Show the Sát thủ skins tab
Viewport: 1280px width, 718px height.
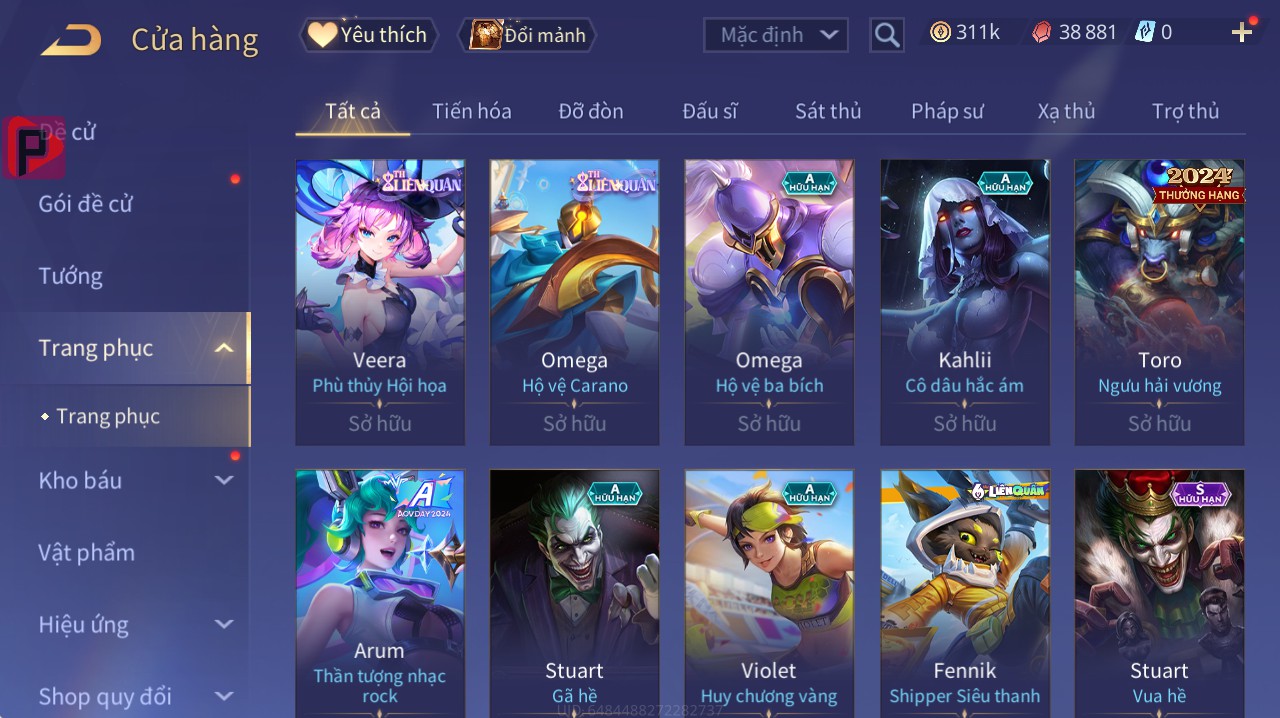(x=828, y=111)
